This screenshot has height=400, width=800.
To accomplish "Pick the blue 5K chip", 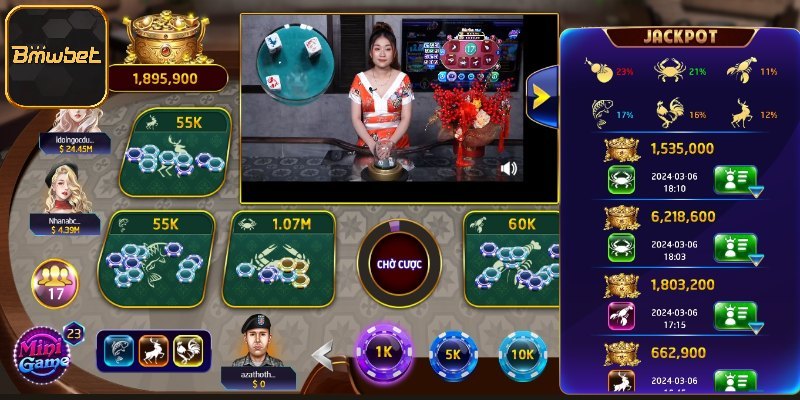I will (453, 355).
